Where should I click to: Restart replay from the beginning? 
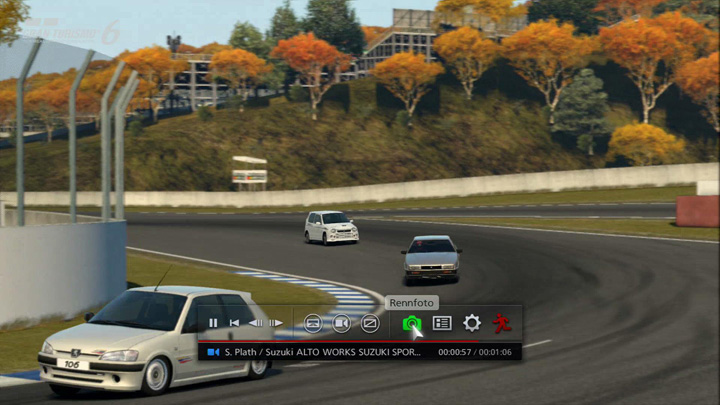[234, 323]
